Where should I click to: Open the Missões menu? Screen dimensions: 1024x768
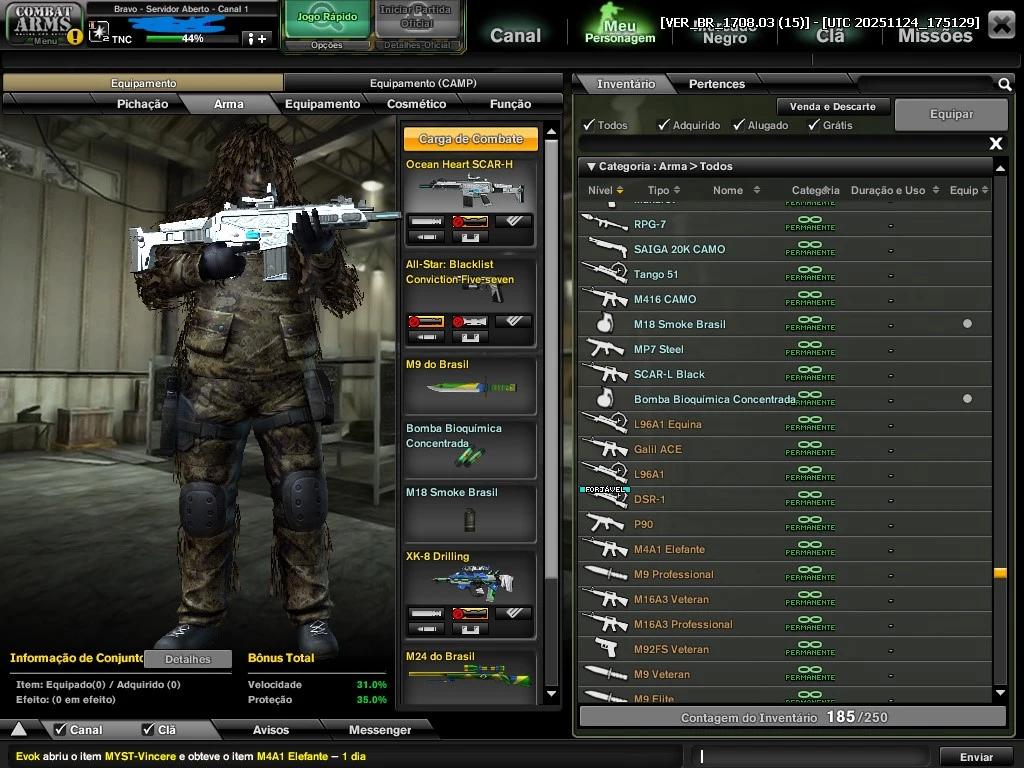pos(935,35)
